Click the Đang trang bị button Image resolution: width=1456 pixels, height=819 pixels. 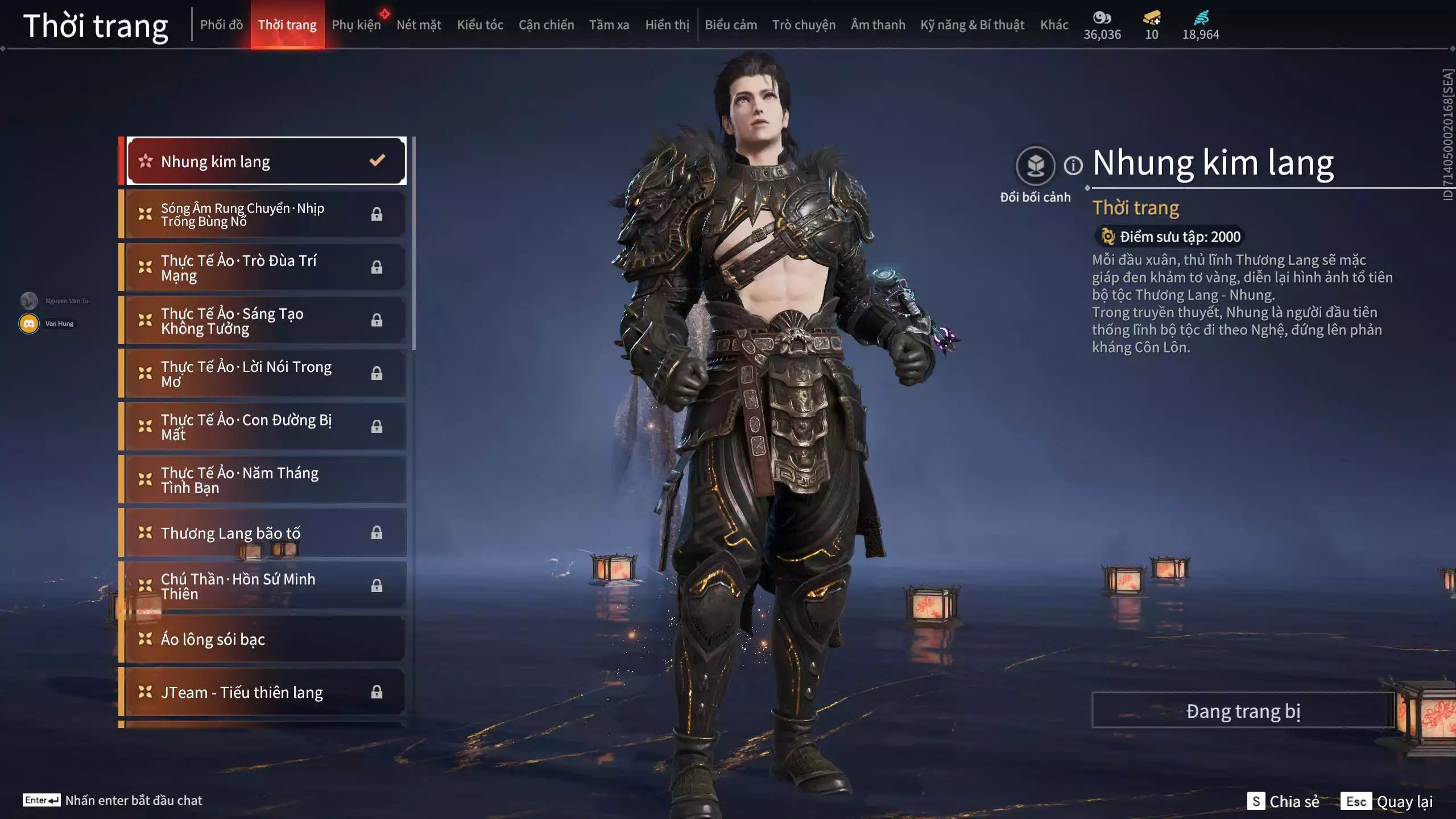pyautogui.click(x=1243, y=711)
